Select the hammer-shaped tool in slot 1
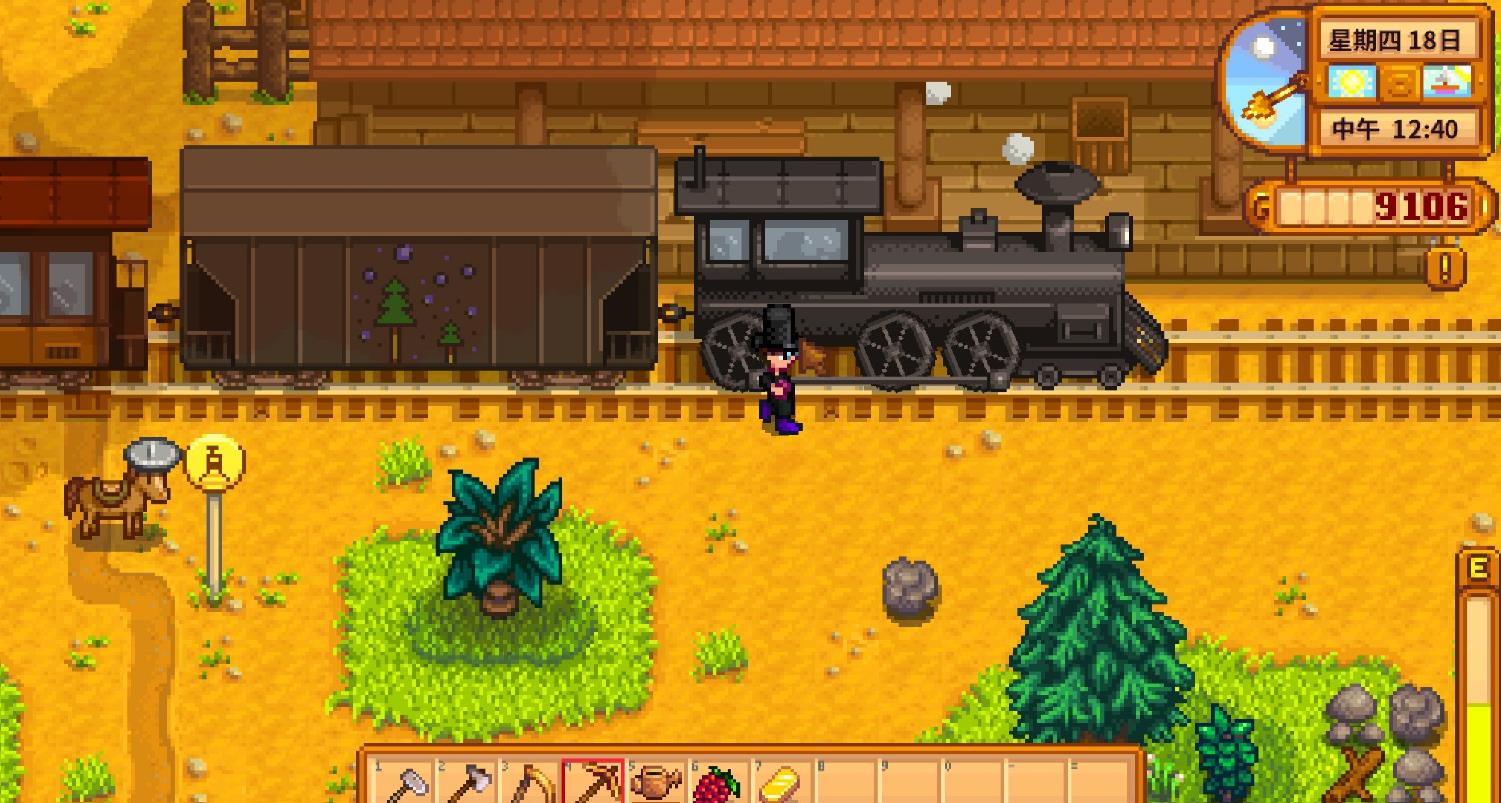 (x=402, y=782)
